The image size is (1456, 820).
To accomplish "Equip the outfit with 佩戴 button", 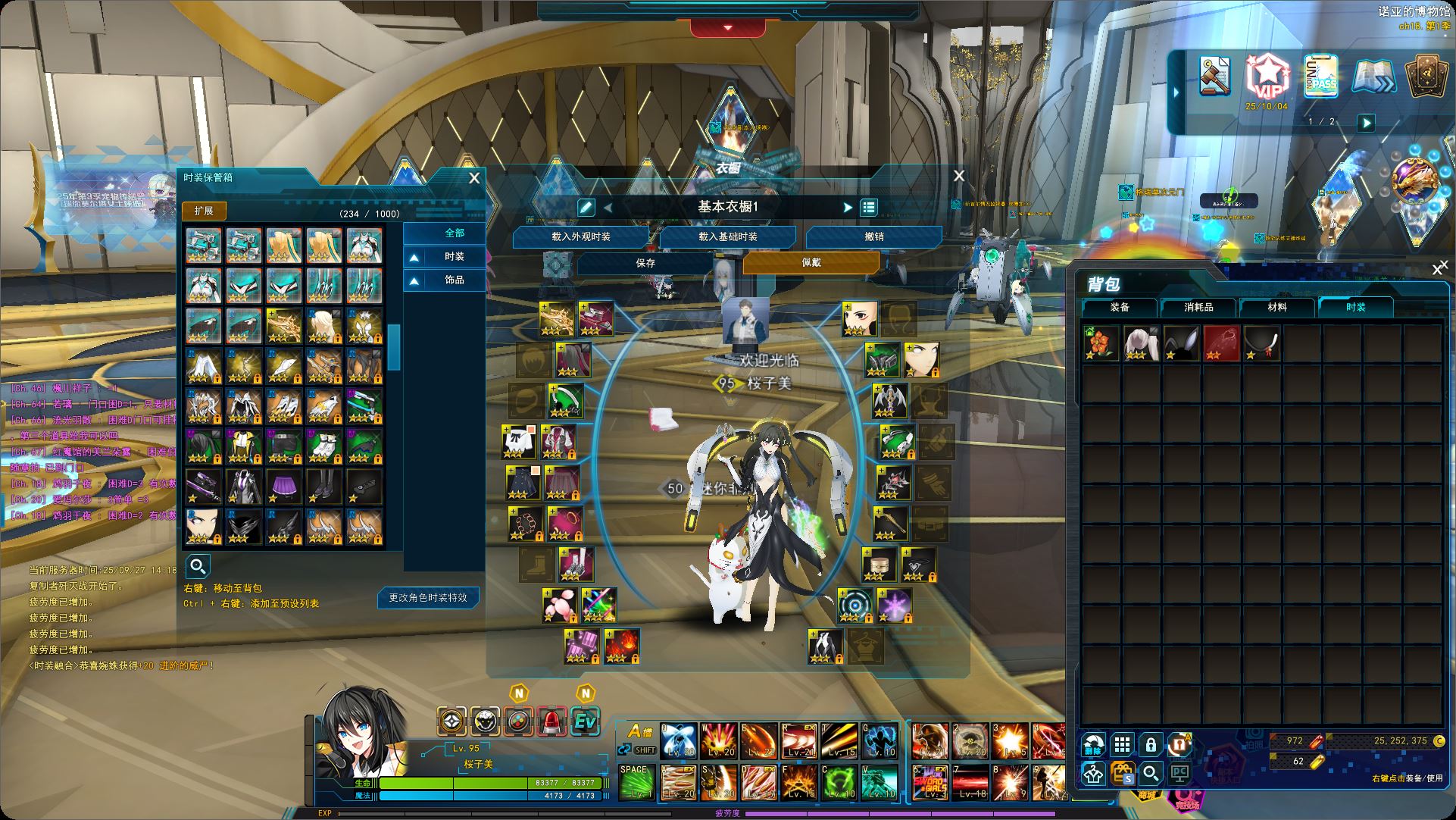I will pos(811,262).
